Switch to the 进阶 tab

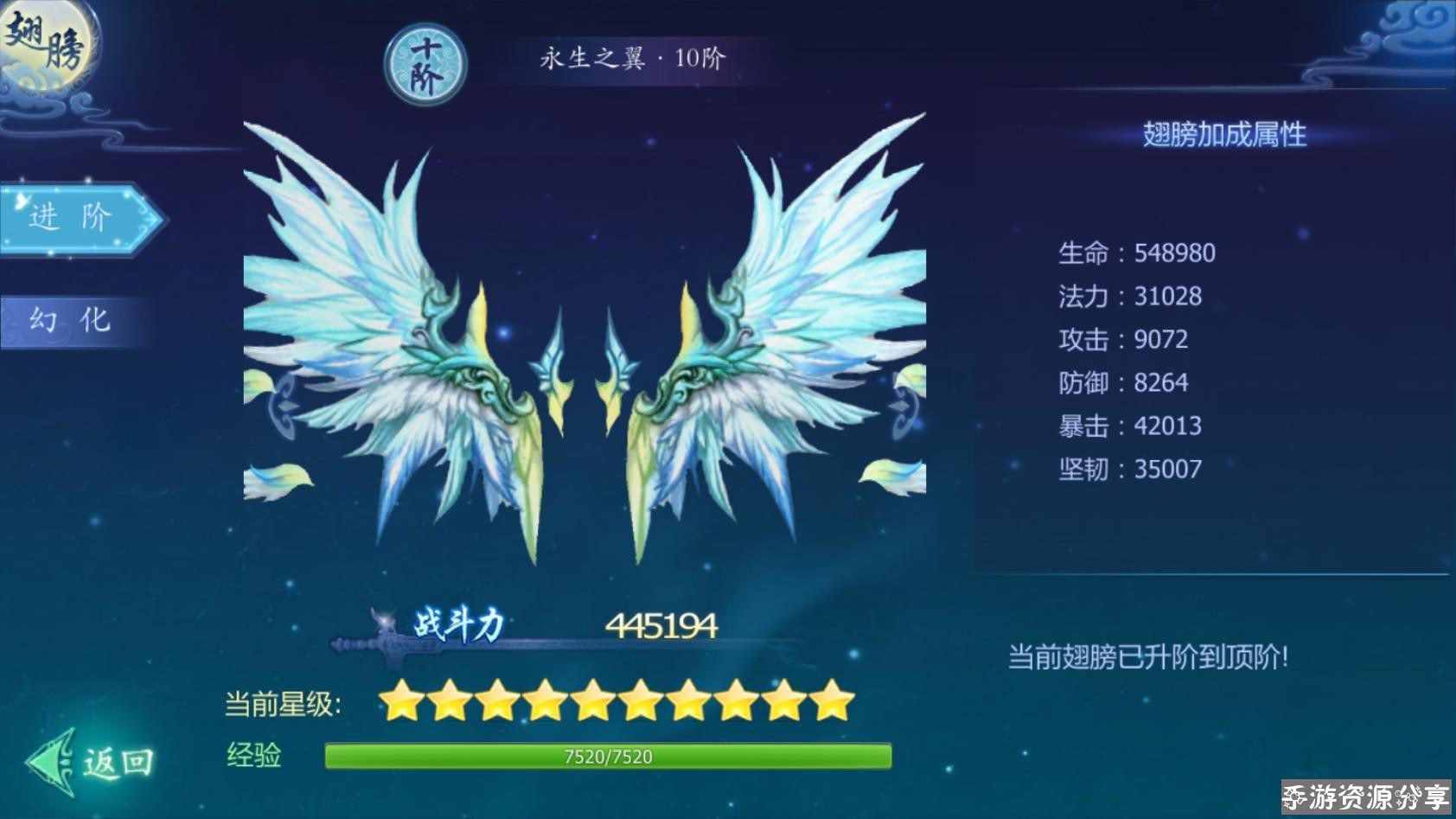coord(78,219)
